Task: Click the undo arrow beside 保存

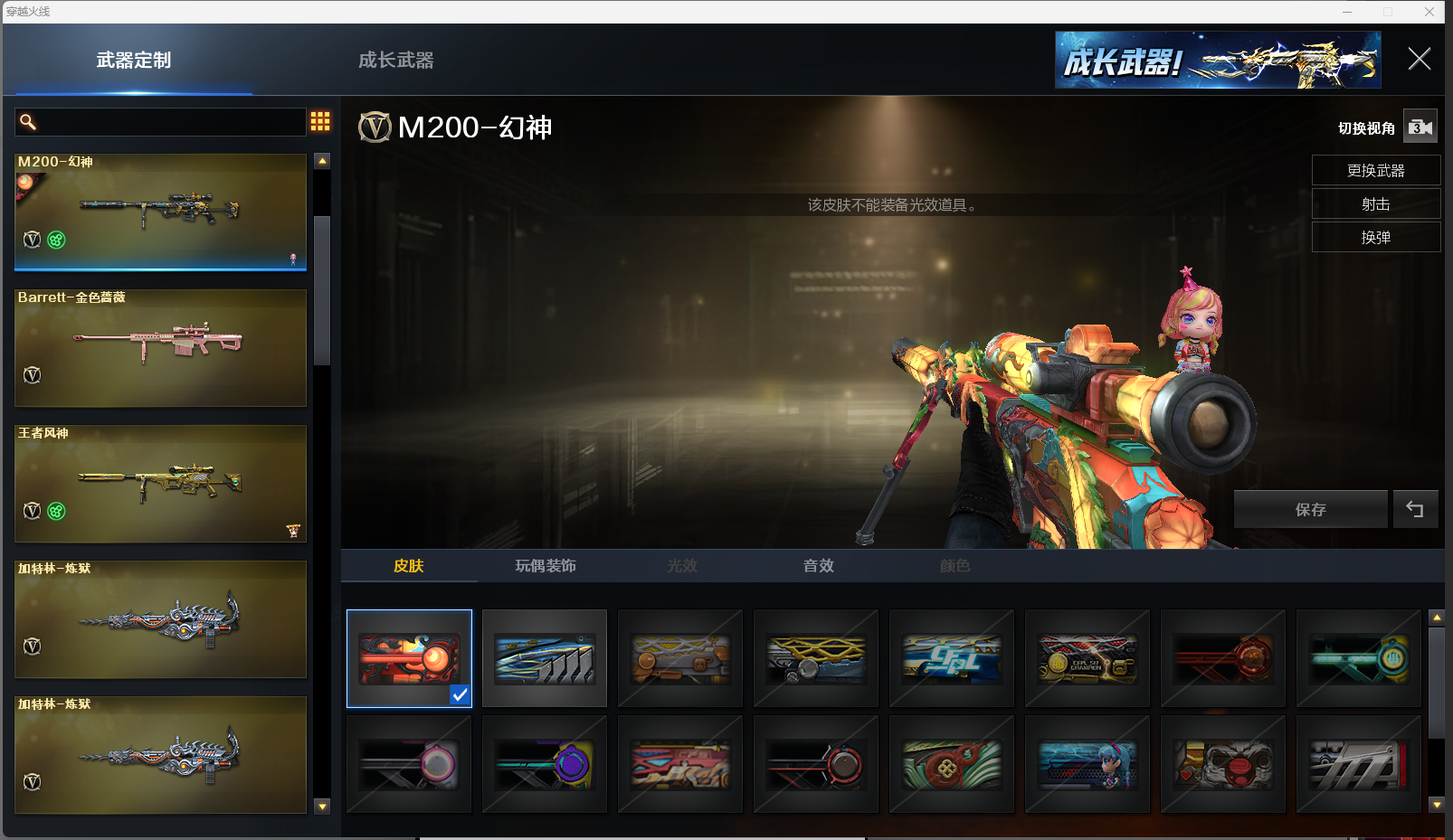Action: [1415, 510]
